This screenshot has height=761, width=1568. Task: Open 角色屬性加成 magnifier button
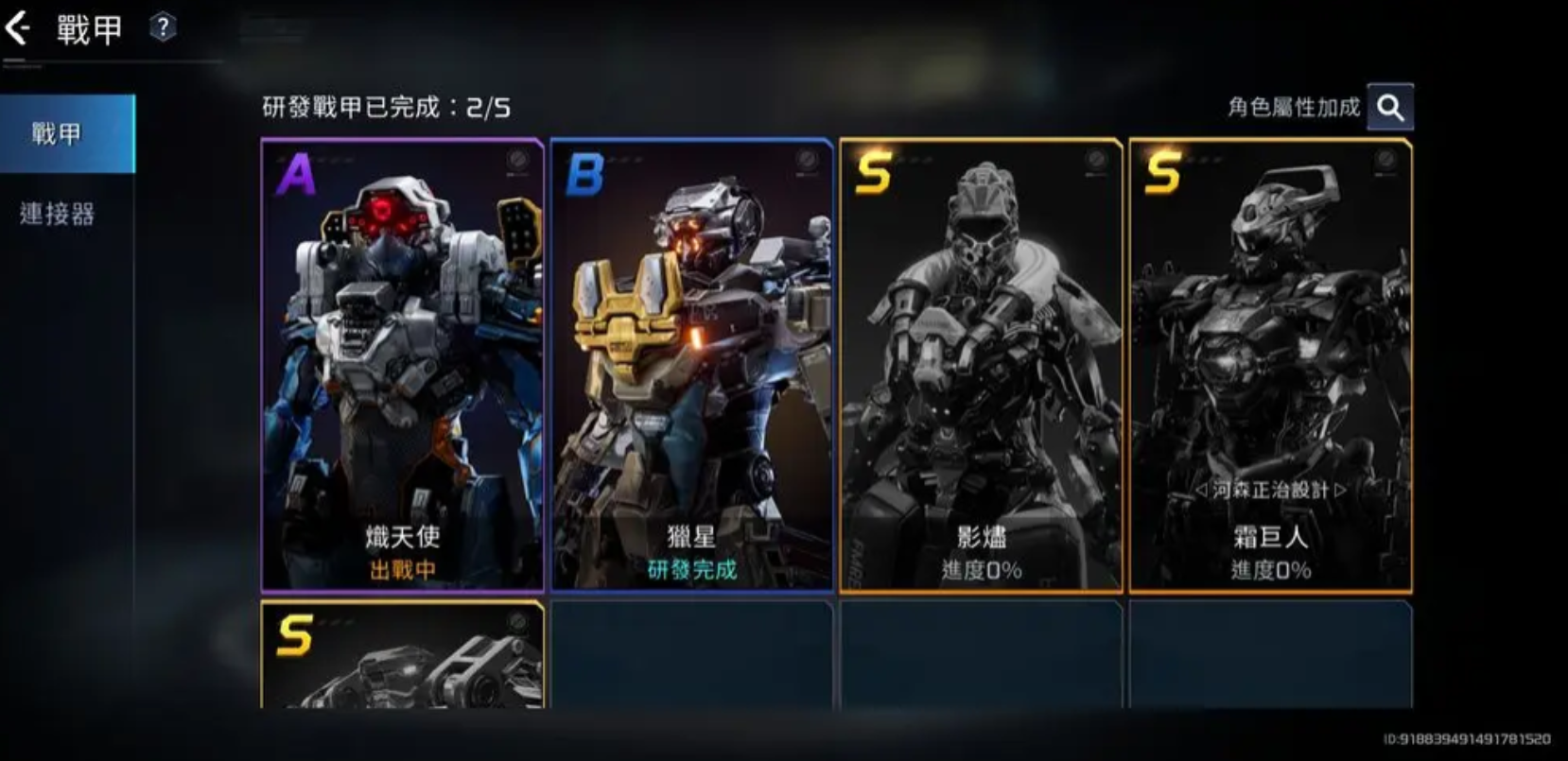pos(1389,107)
